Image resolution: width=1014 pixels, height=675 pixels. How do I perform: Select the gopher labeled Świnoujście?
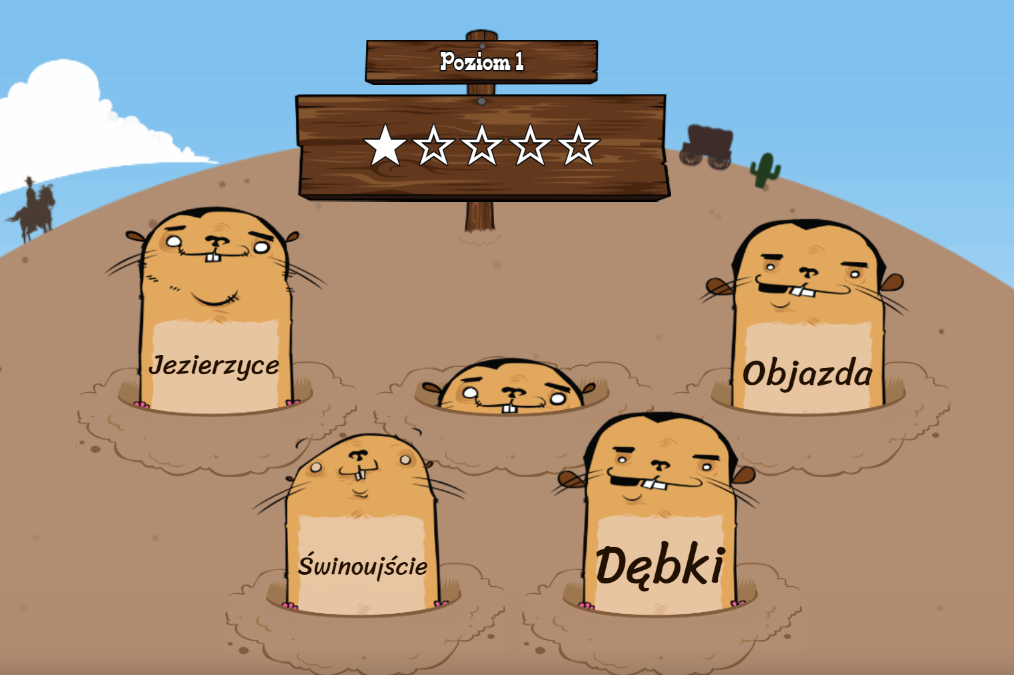(362, 540)
